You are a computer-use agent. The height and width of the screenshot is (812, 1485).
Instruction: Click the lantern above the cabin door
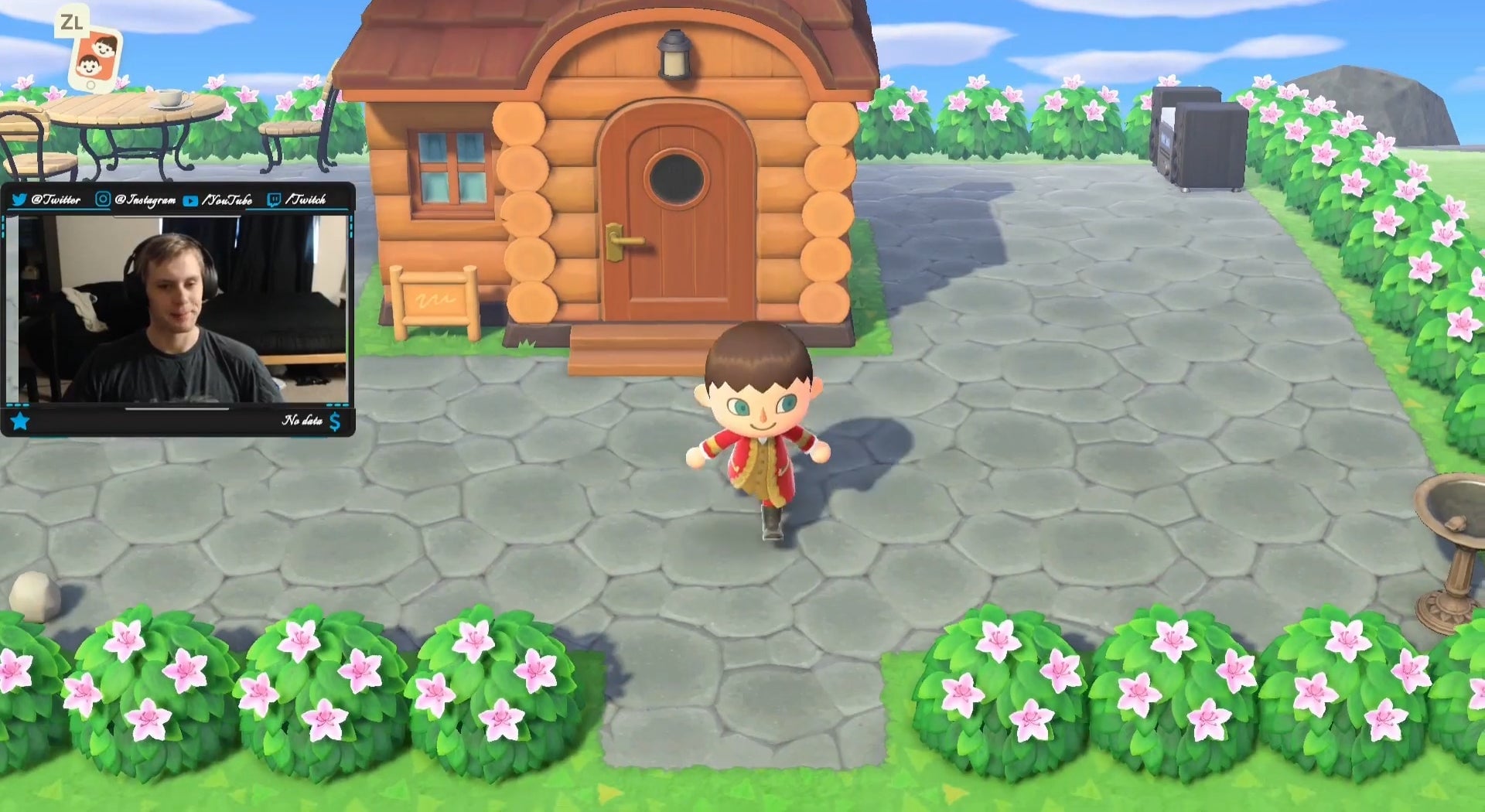(x=674, y=53)
